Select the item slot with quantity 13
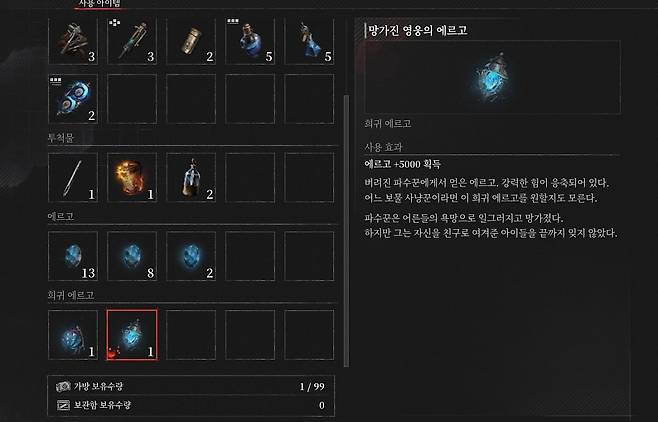This screenshot has width=658, height=422. (x=73, y=255)
